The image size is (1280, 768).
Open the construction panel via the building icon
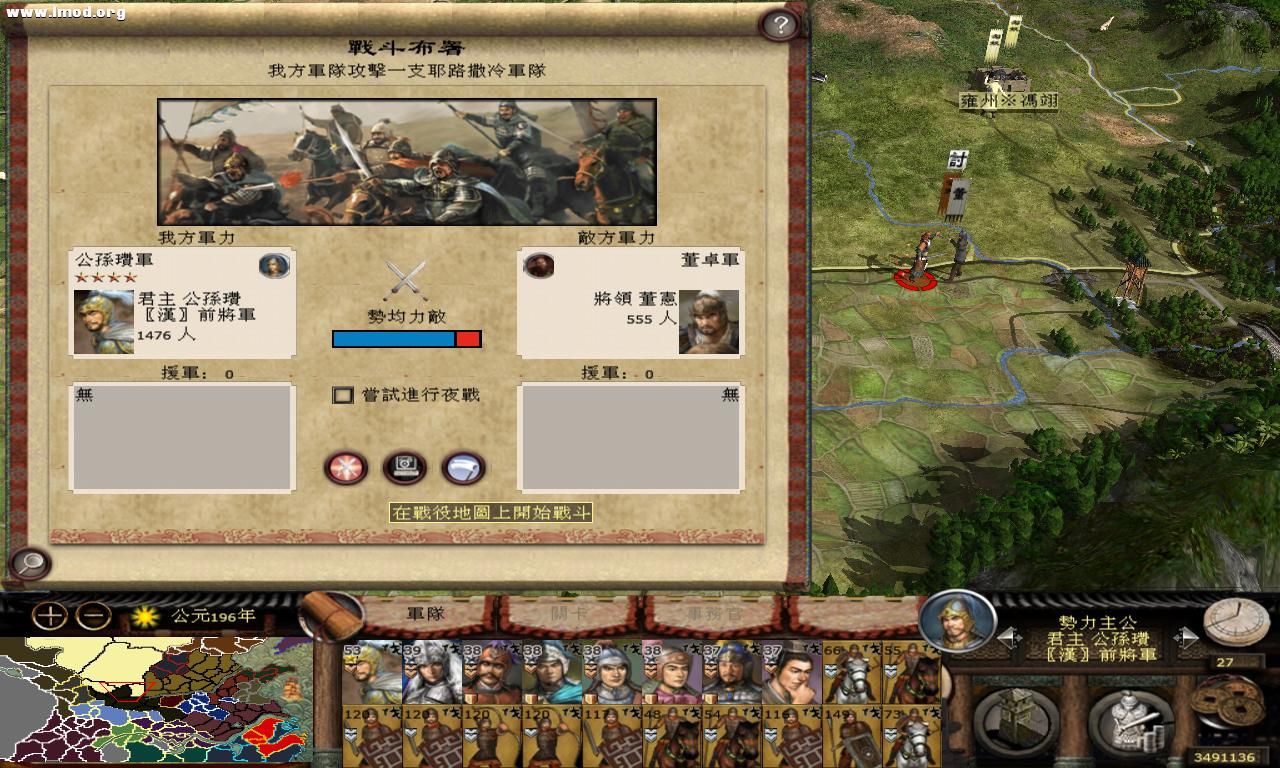tap(1016, 717)
